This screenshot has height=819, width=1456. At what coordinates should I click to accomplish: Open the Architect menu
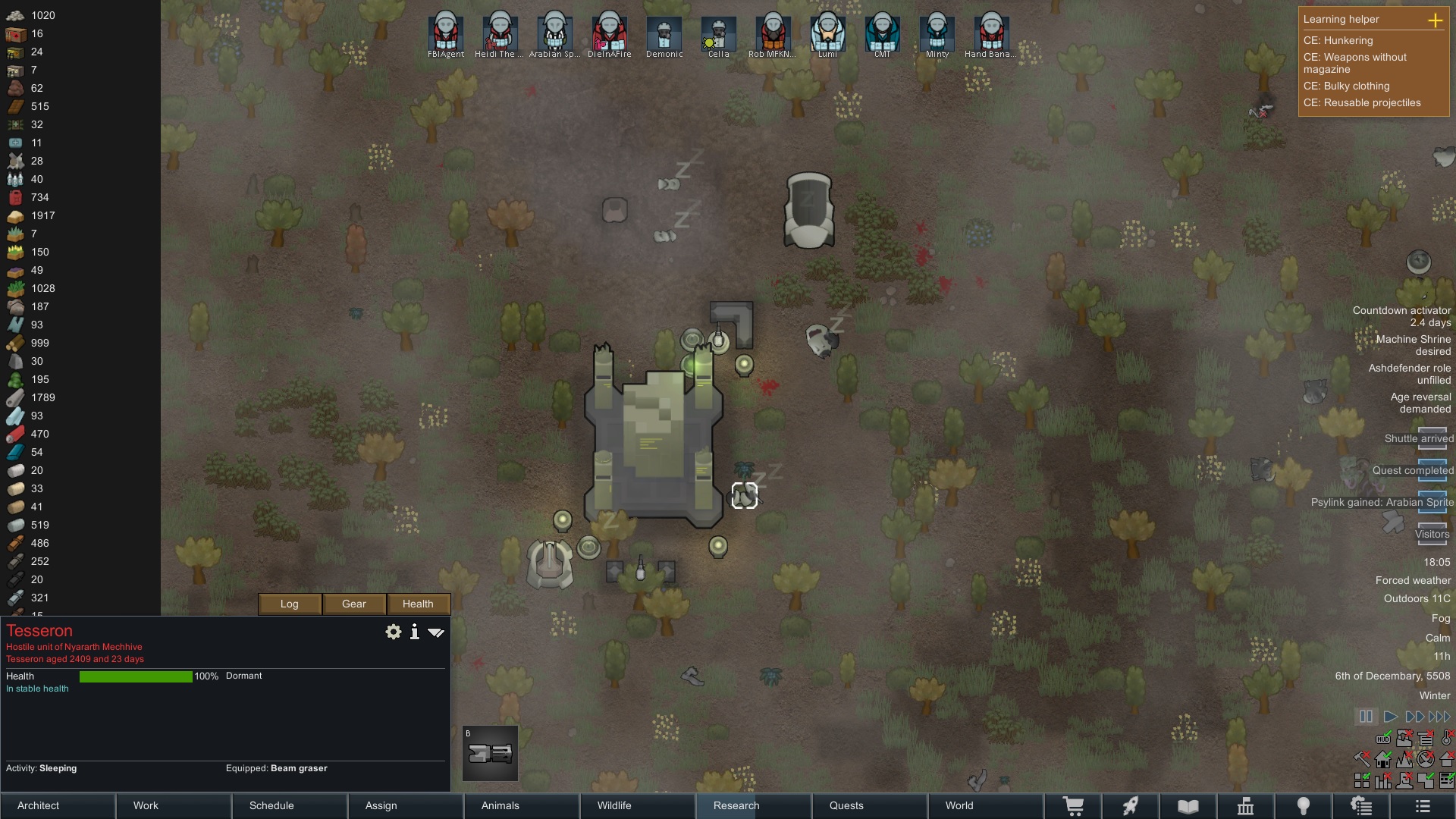(37, 805)
